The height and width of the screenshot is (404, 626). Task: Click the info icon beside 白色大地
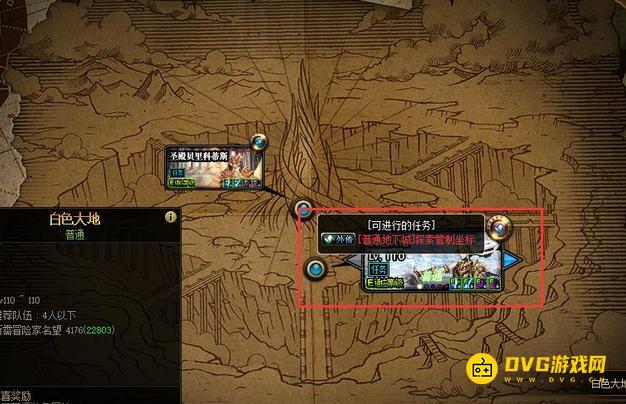coord(171,217)
